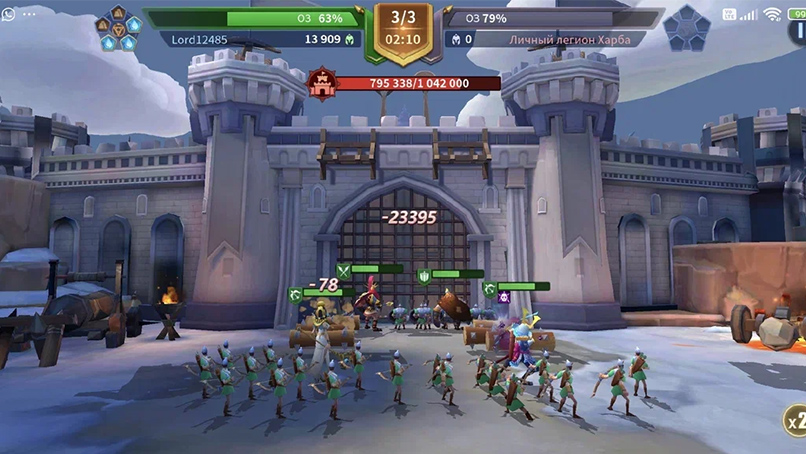Open the player's hero formation icon cluster
806x454 pixels.
point(117,28)
